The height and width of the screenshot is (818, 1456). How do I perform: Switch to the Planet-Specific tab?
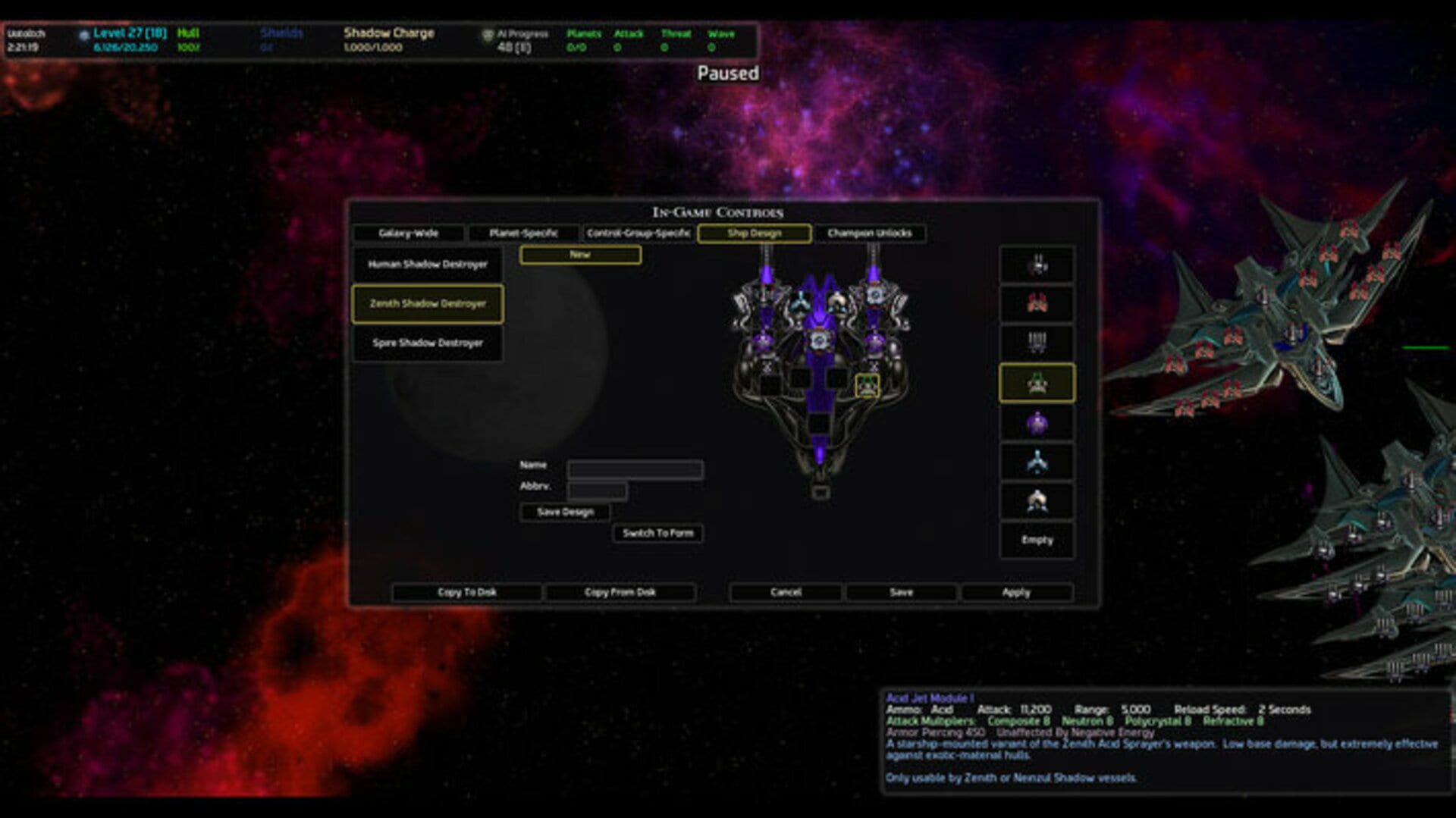[x=523, y=233]
